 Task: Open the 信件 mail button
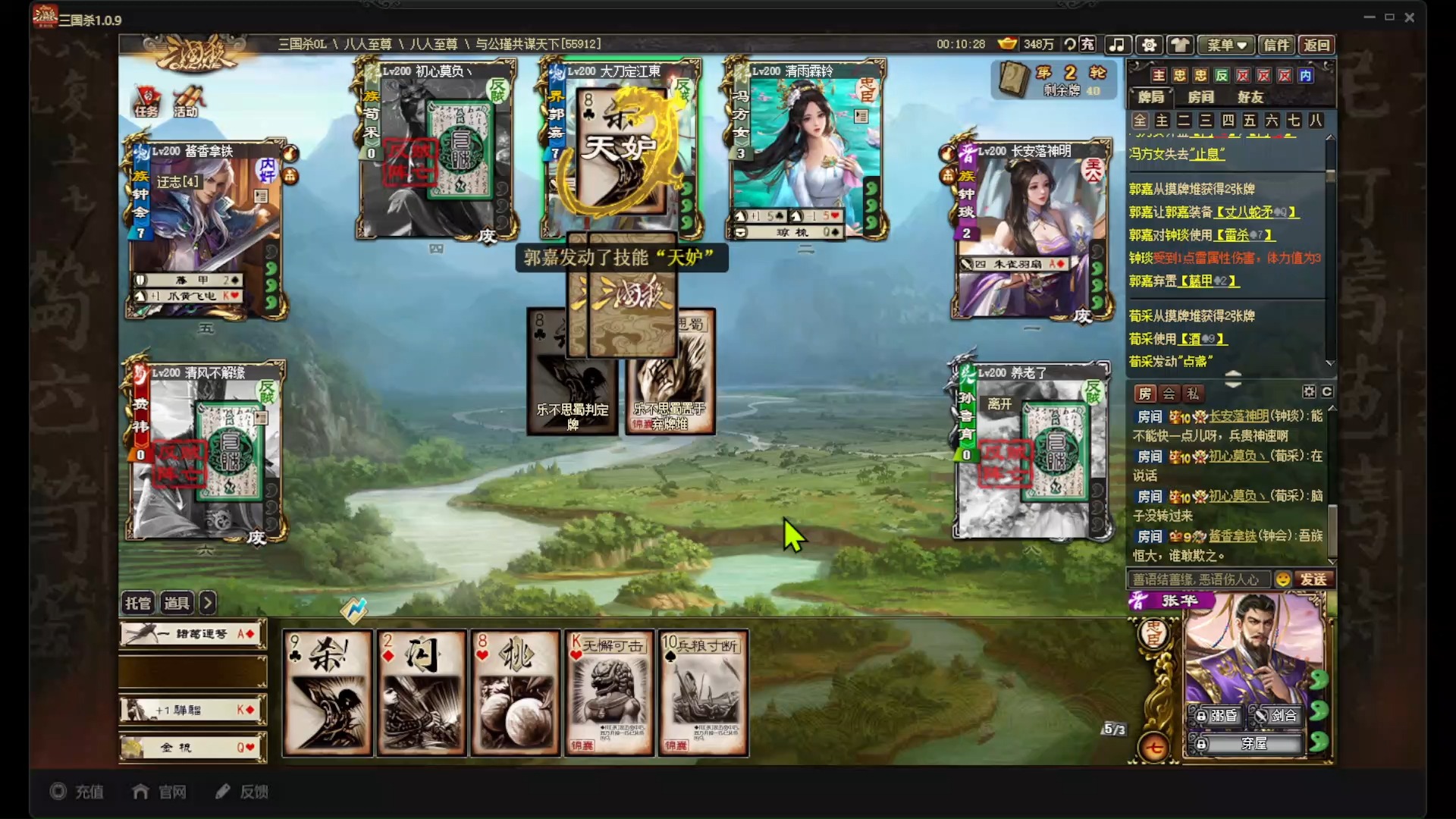coord(1276,45)
